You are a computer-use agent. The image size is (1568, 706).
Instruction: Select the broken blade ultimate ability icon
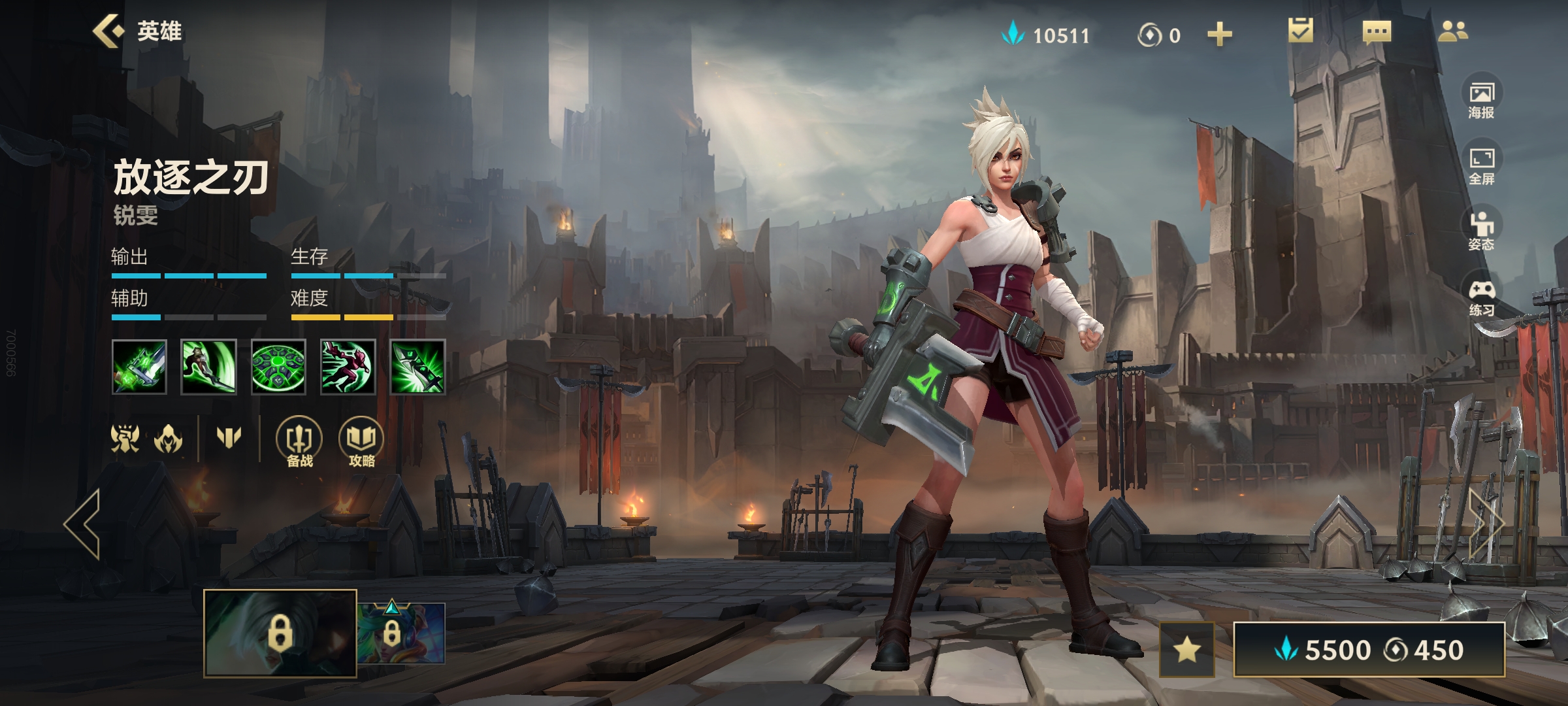coord(417,367)
